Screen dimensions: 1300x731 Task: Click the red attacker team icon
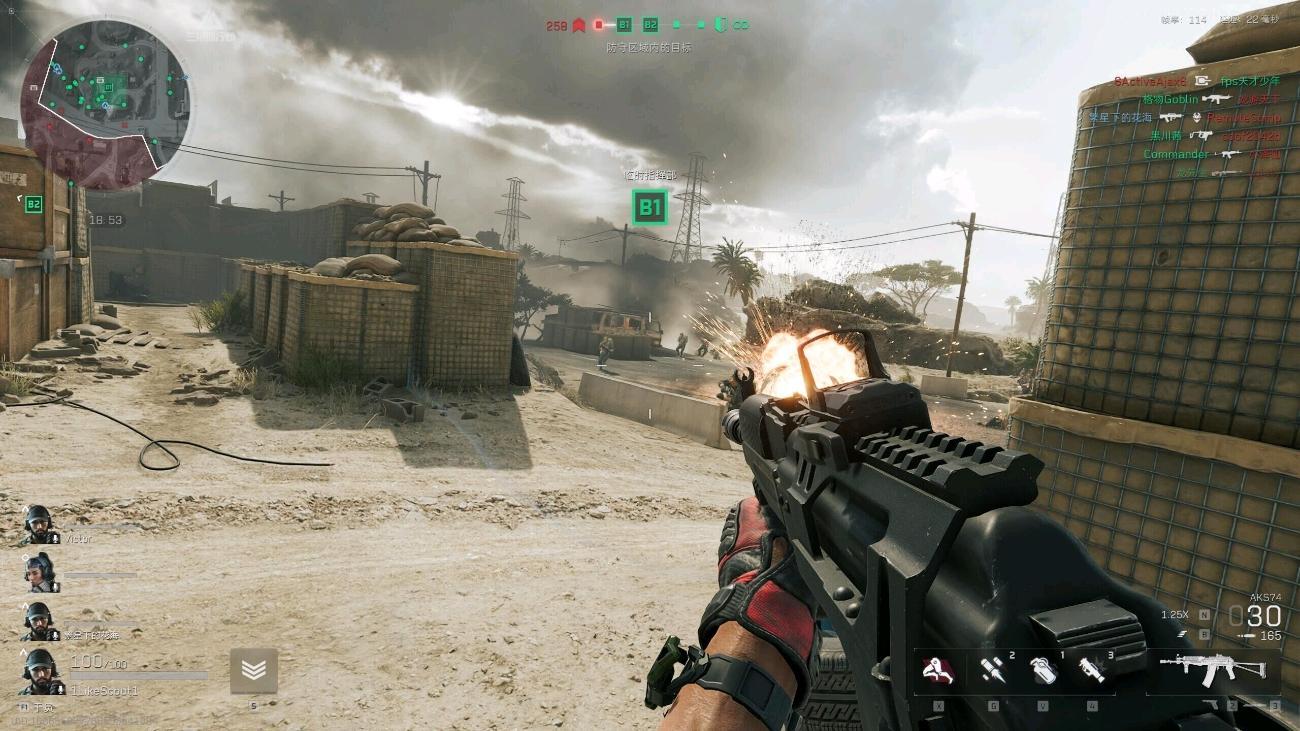[x=578, y=25]
